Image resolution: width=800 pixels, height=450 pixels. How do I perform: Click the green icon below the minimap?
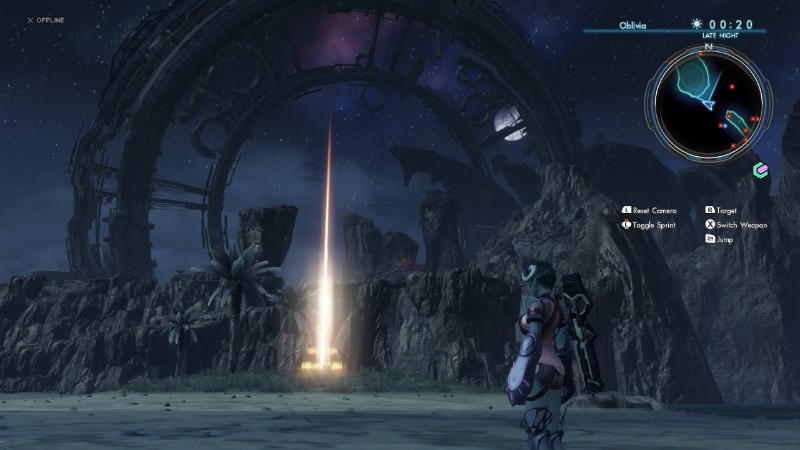point(760,170)
